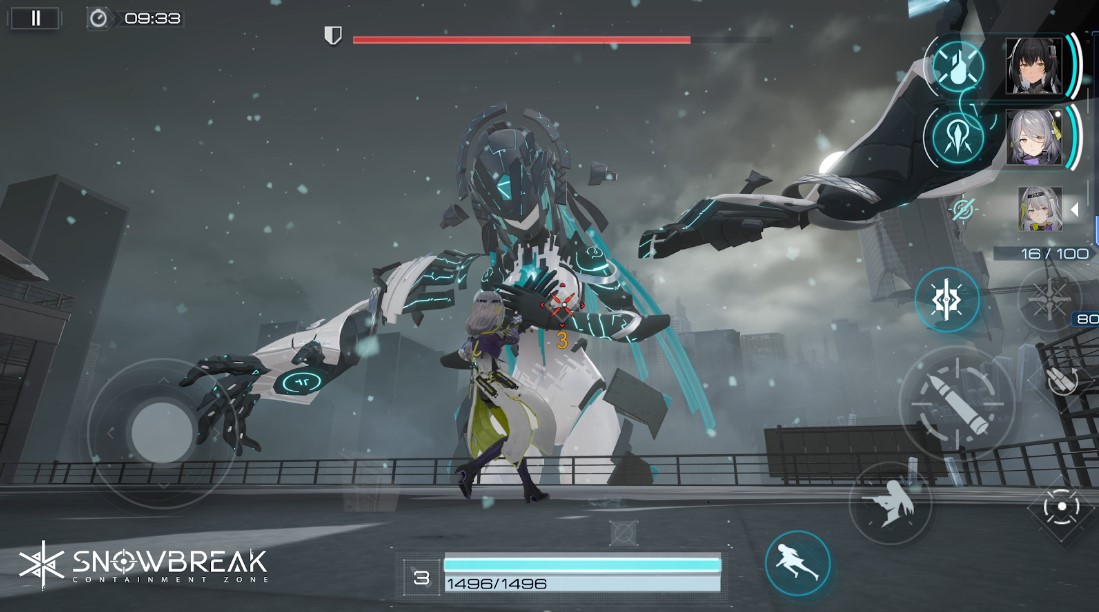
Task: Trigger the greyed-out ultimate skill button
Action: [x=1047, y=300]
